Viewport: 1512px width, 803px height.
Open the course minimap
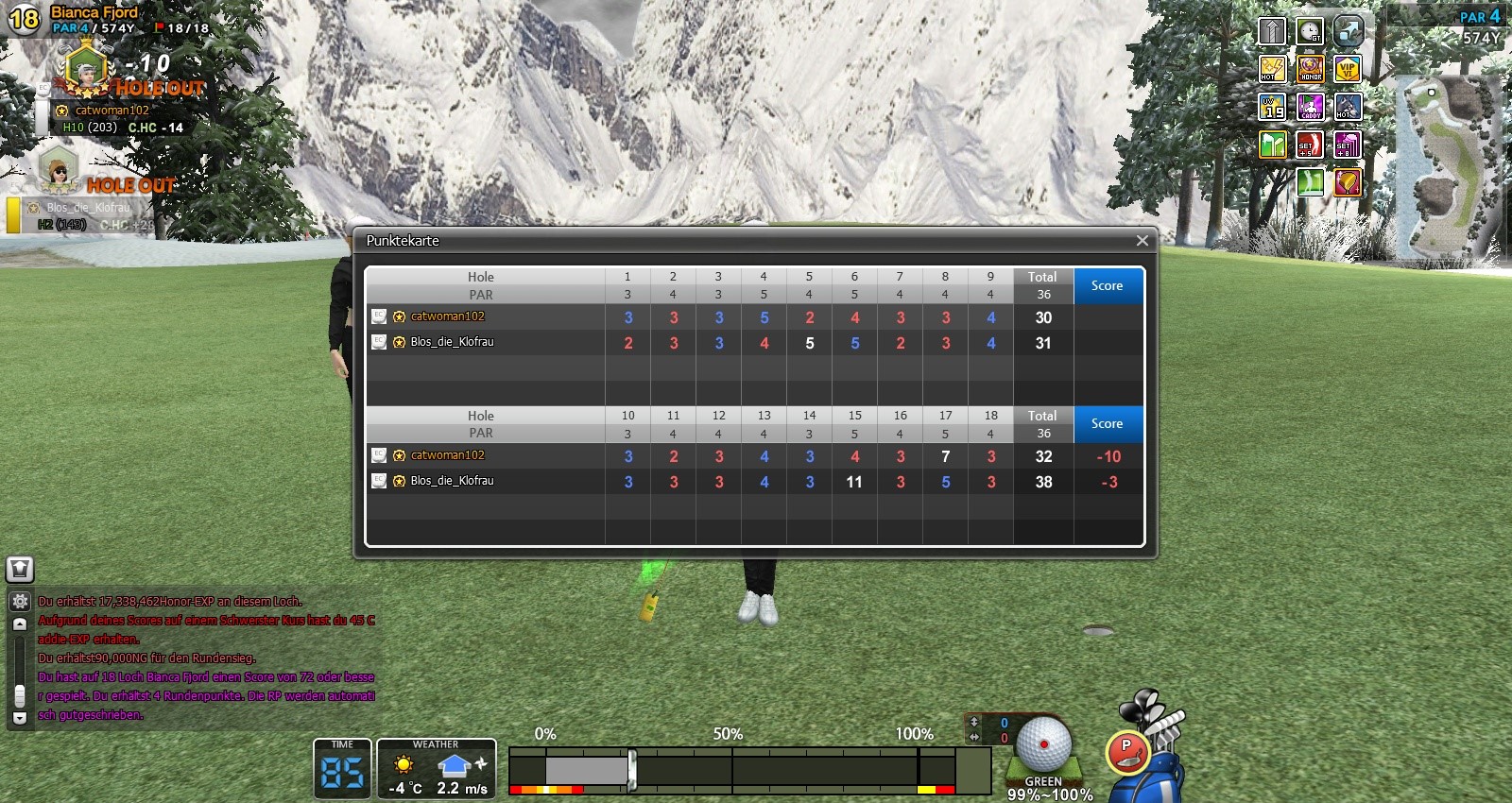pyautogui.click(x=1447, y=167)
